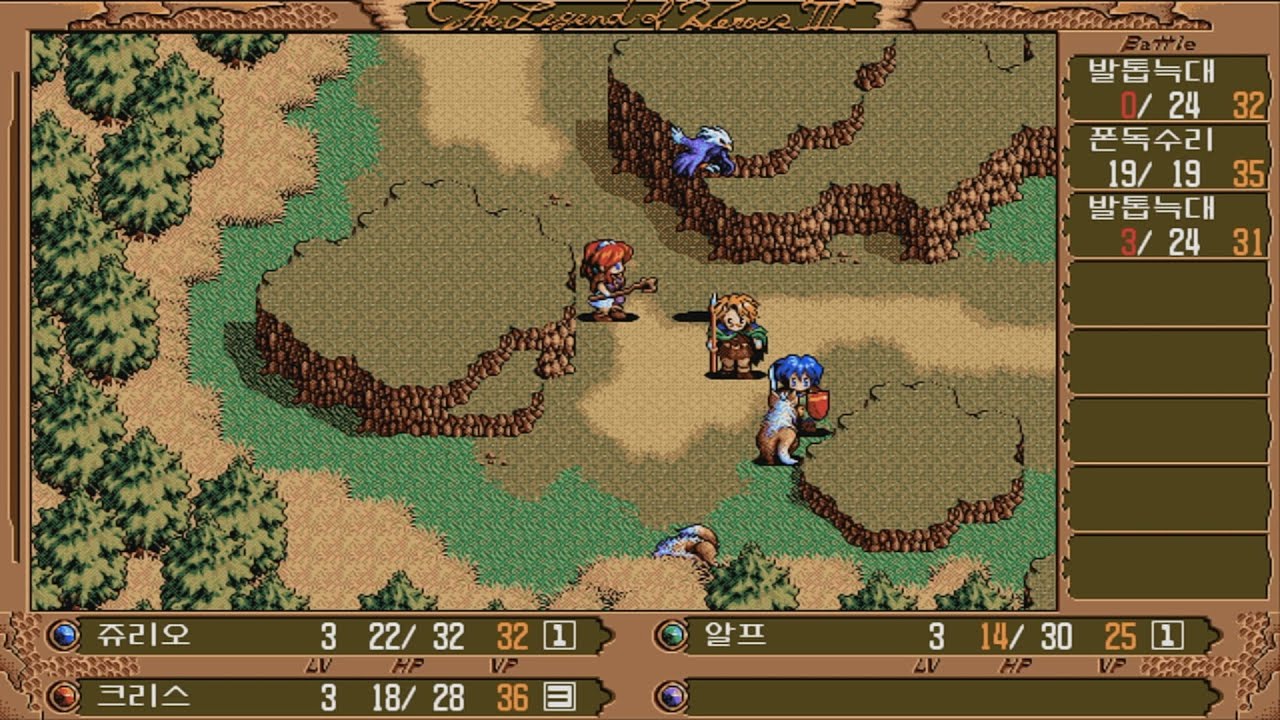1280x720 pixels.
Task: Select 쥬리오 in the party panel
Action: coord(145,635)
